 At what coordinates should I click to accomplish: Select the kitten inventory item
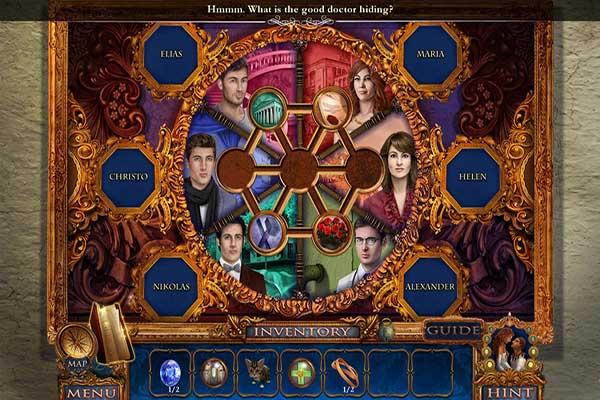(256, 370)
